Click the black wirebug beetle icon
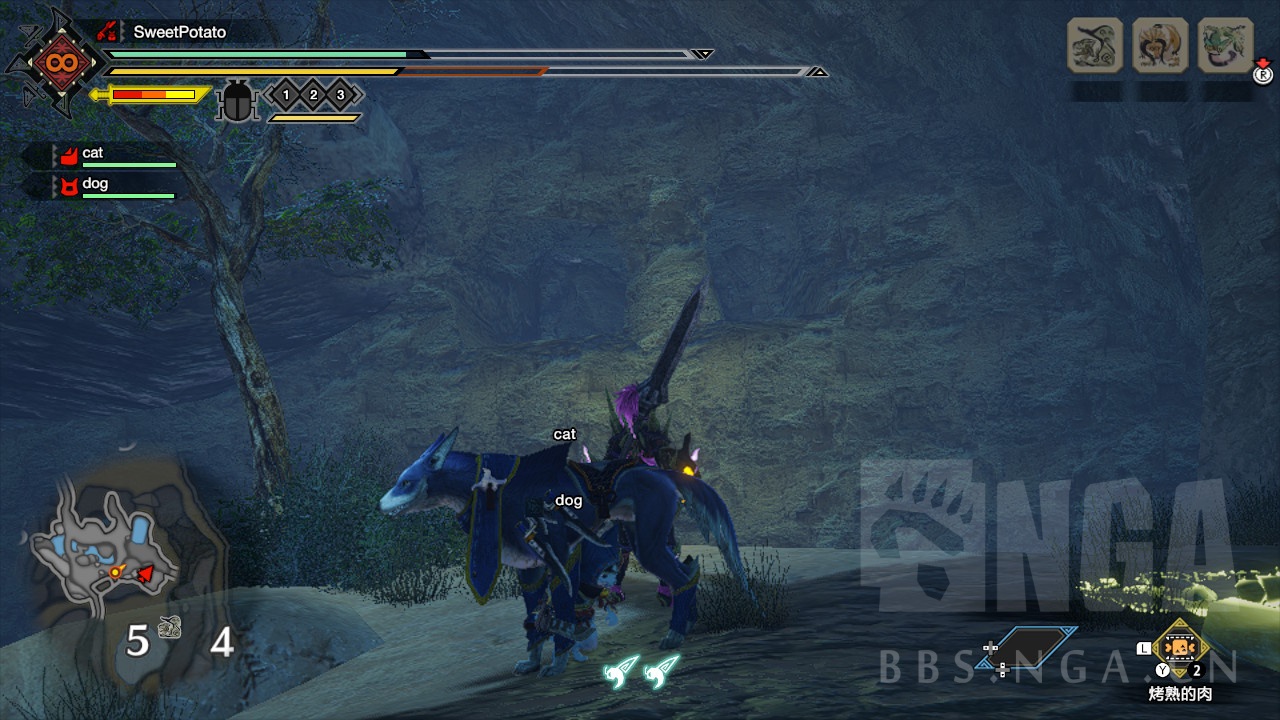1280x720 pixels. tap(237, 101)
